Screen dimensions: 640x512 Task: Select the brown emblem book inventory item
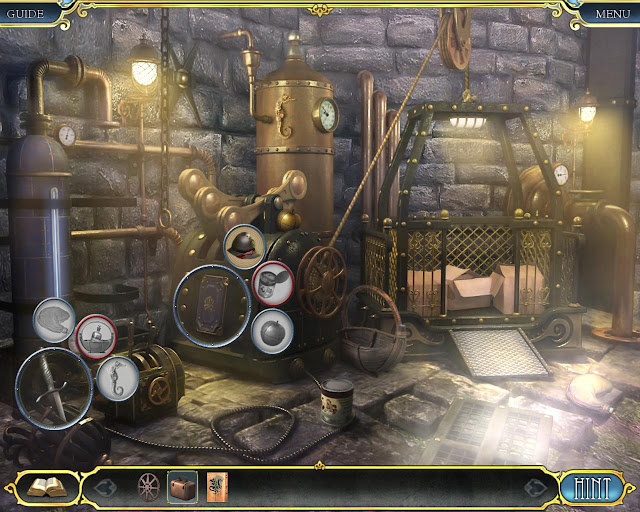tap(215, 487)
